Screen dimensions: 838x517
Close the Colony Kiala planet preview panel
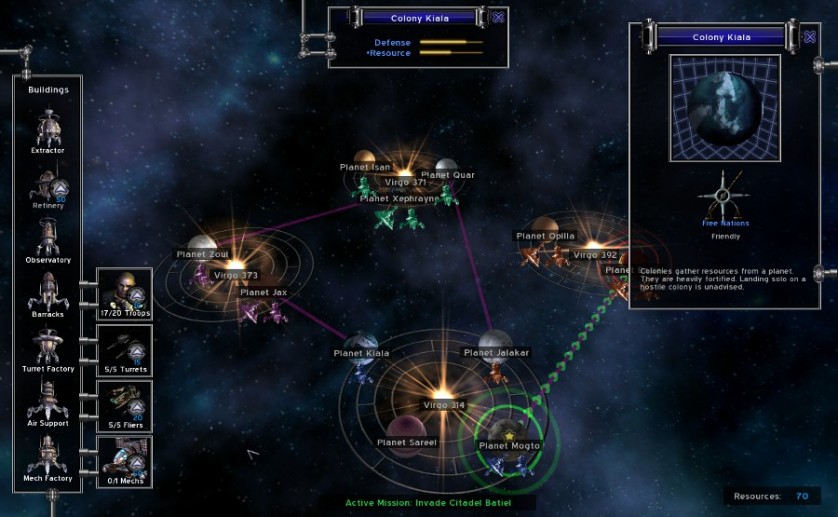tap(809, 37)
